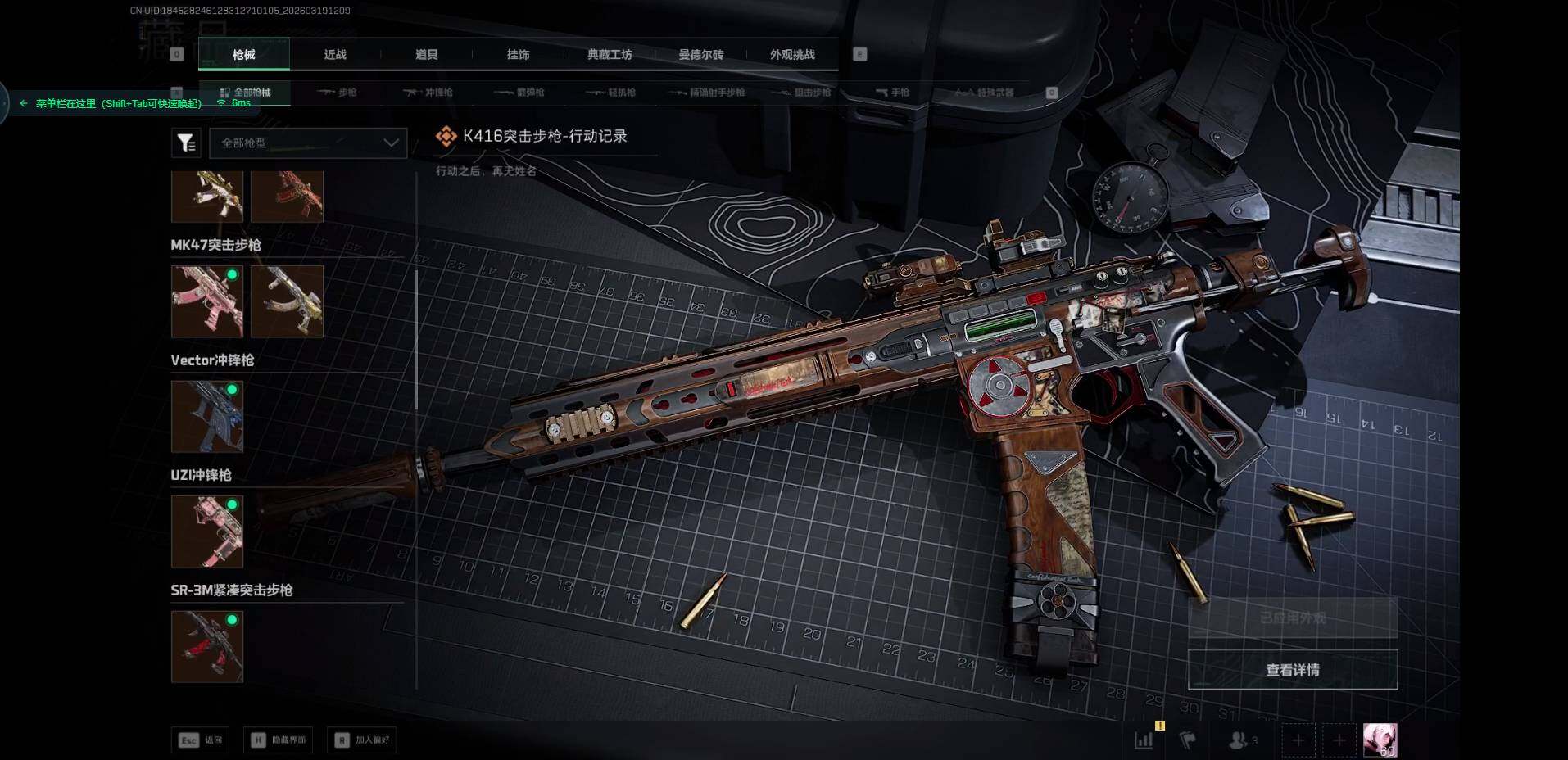The image size is (1568, 760).
Task: Select the blue Vector SMG skin
Action: pos(207,416)
